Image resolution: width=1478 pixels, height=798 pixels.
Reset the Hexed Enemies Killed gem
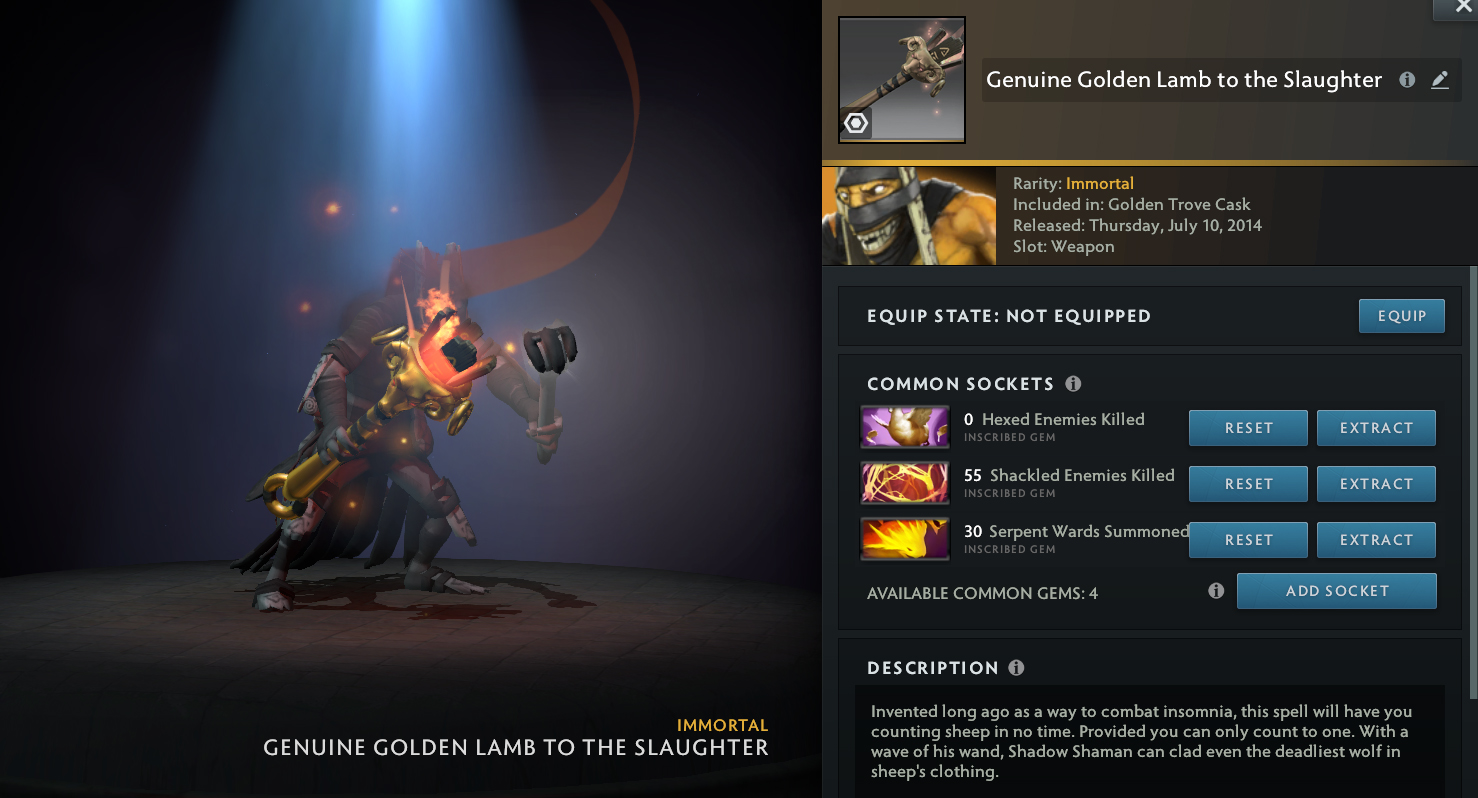pyautogui.click(x=1248, y=428)
